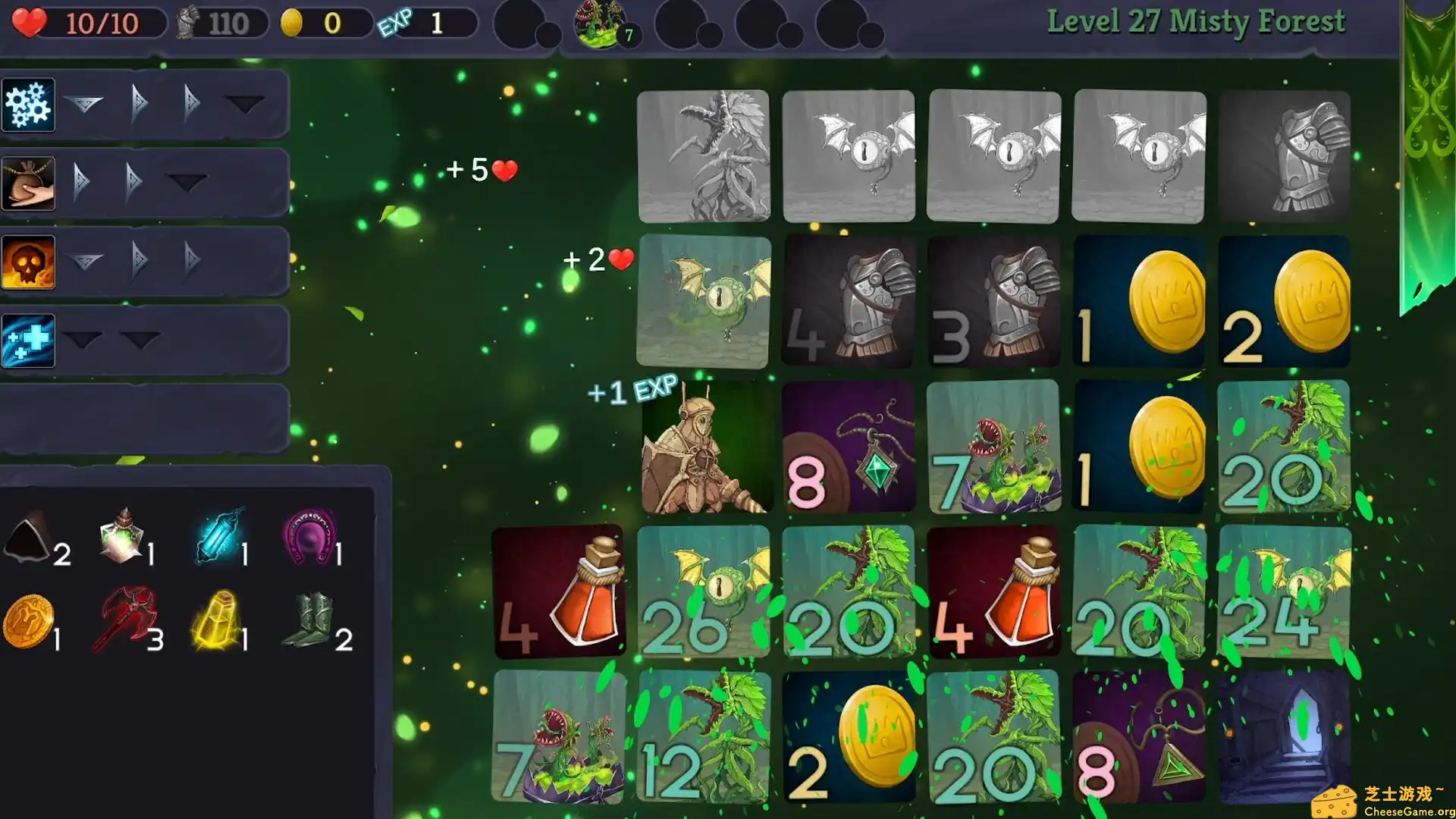Pick the armor tile numbered 3
Viewport: 1456px width, 819px height.
tap(993, 302)
